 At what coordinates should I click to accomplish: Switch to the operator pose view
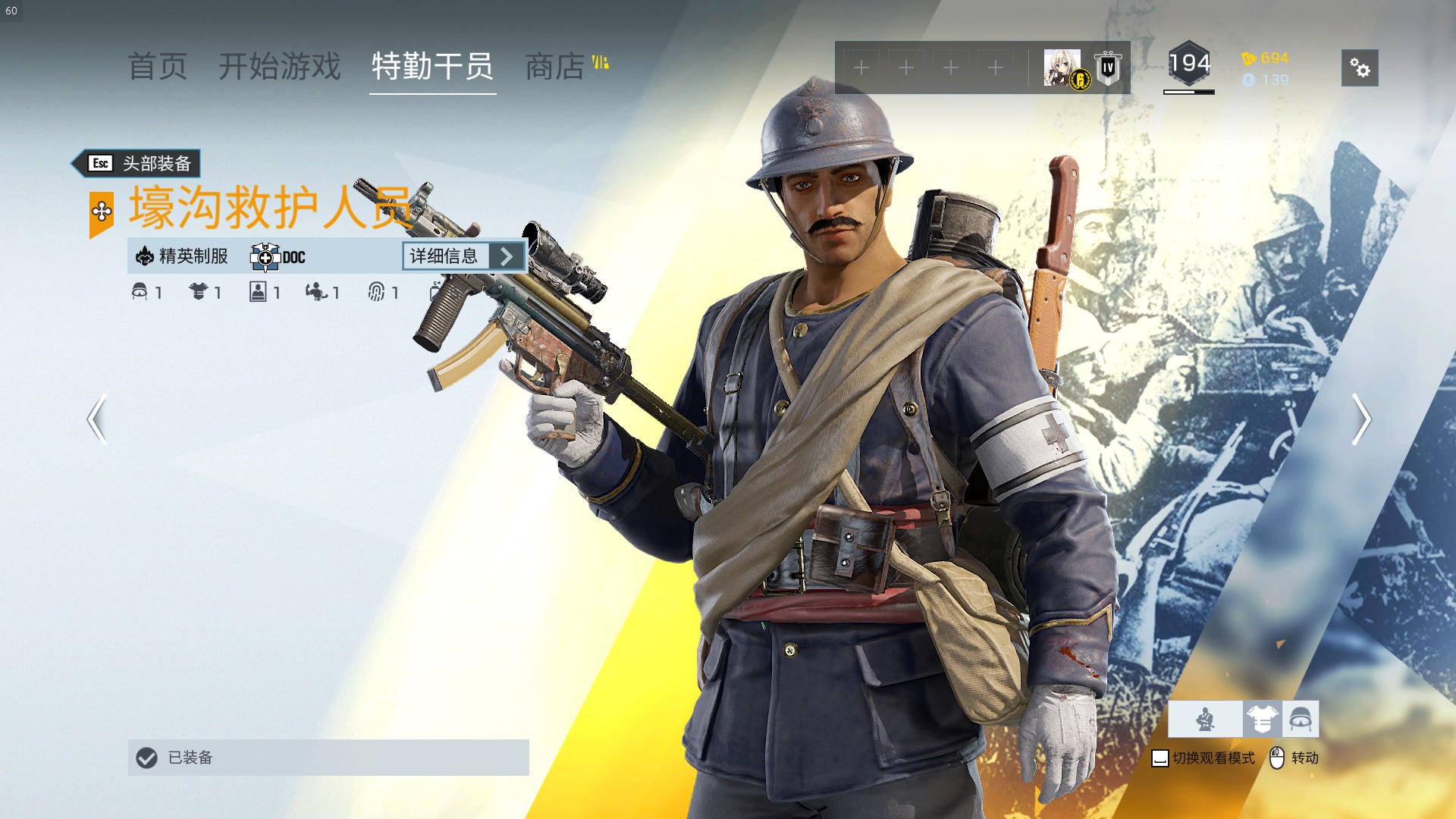pos(1205,719)
